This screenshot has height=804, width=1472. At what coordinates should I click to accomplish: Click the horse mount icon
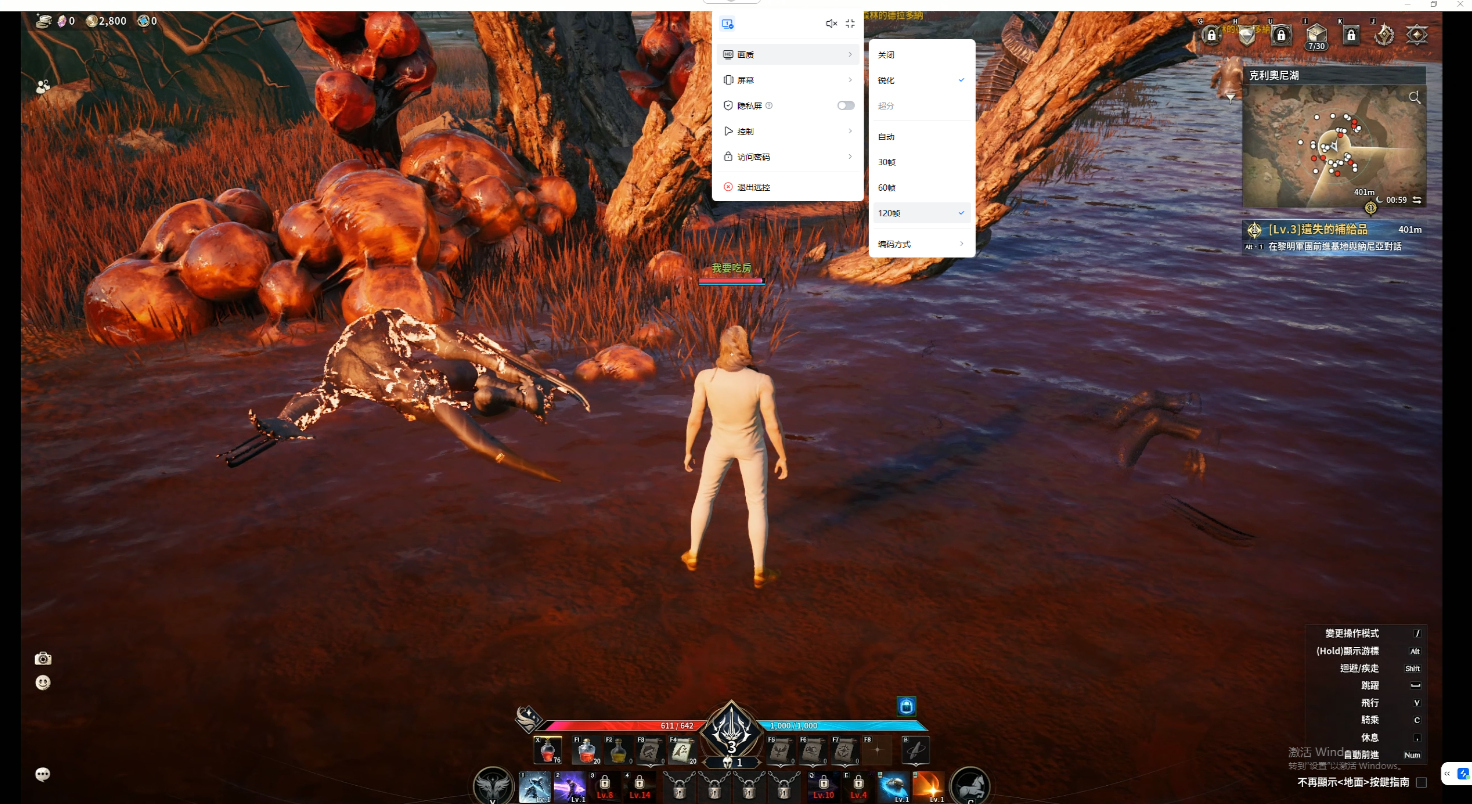point(969,784)
